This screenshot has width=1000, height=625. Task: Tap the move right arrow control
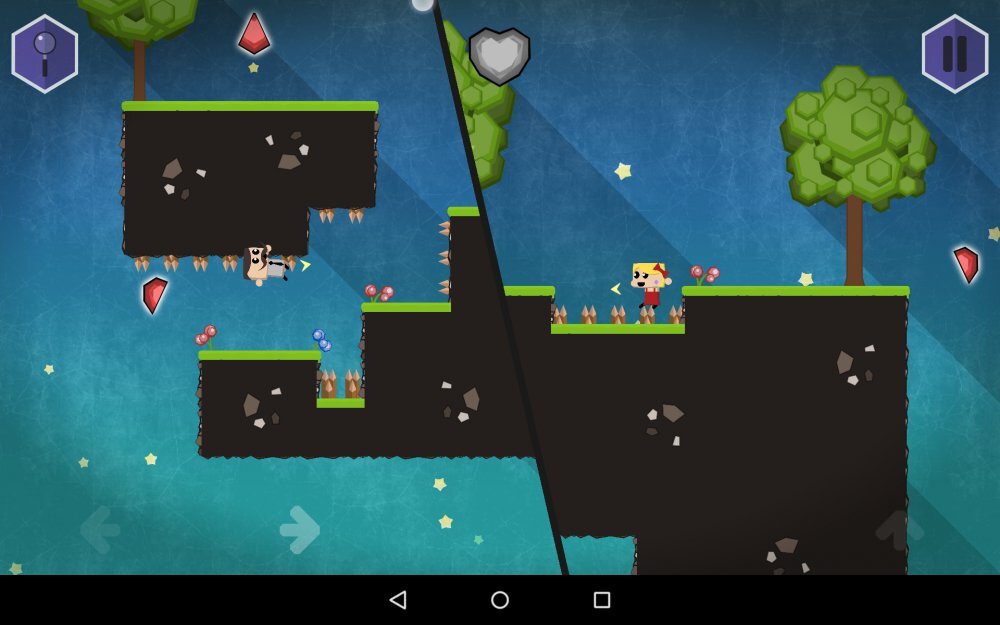300,529
